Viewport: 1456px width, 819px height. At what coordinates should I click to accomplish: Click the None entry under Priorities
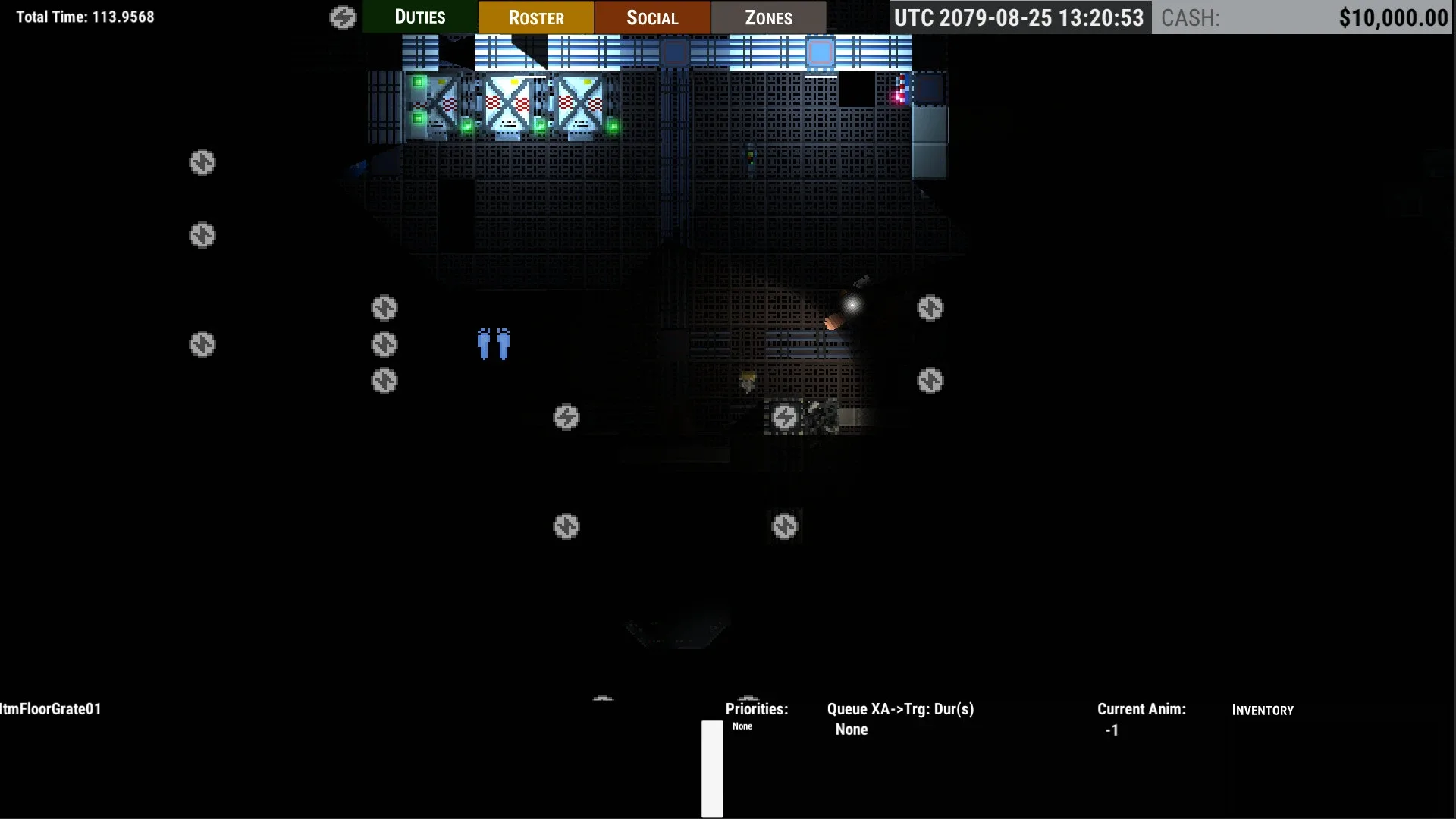pos(742,726)
